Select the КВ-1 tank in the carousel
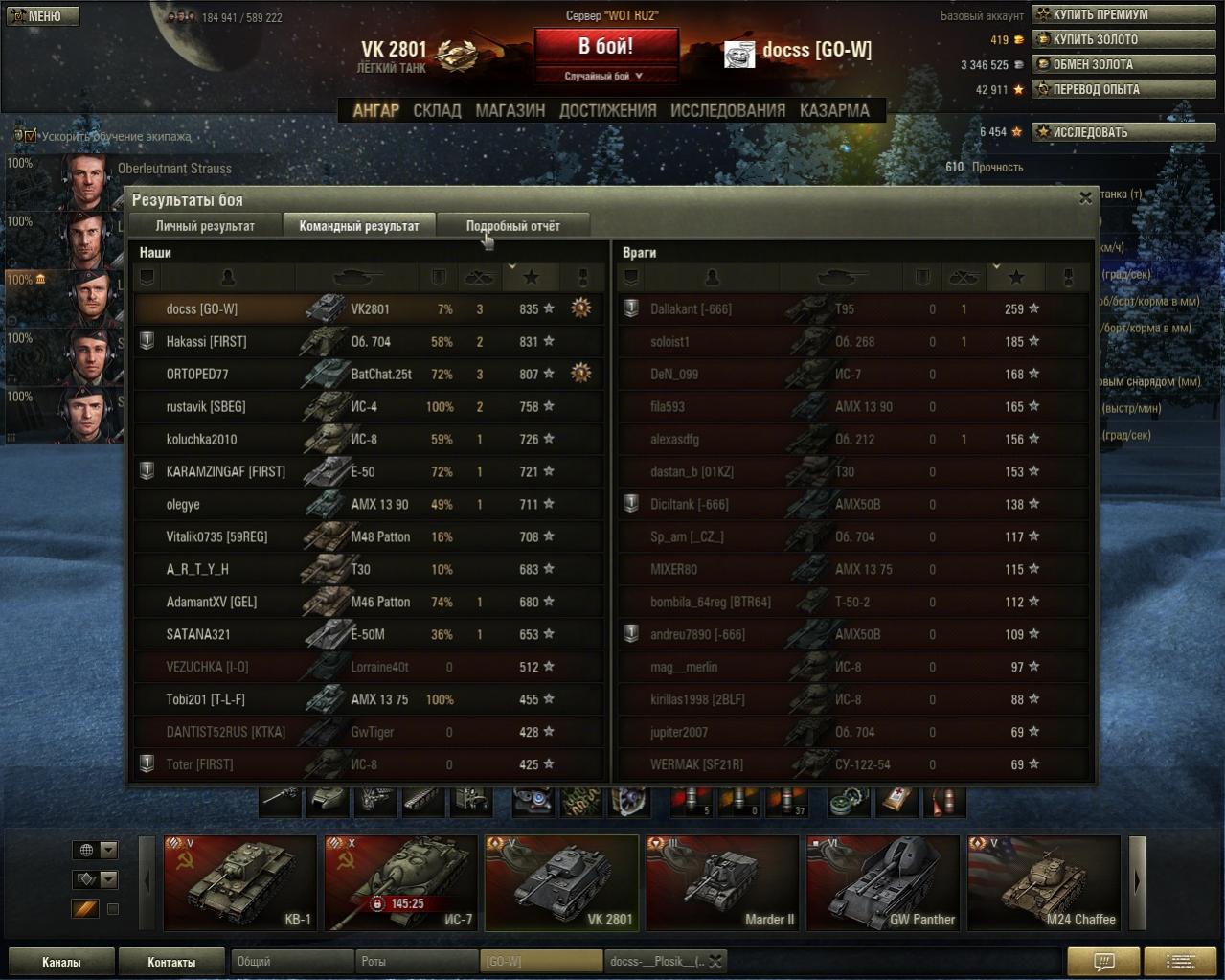Image resolution: width=1225 pixels, height=980 pixels. pos(240,882)
